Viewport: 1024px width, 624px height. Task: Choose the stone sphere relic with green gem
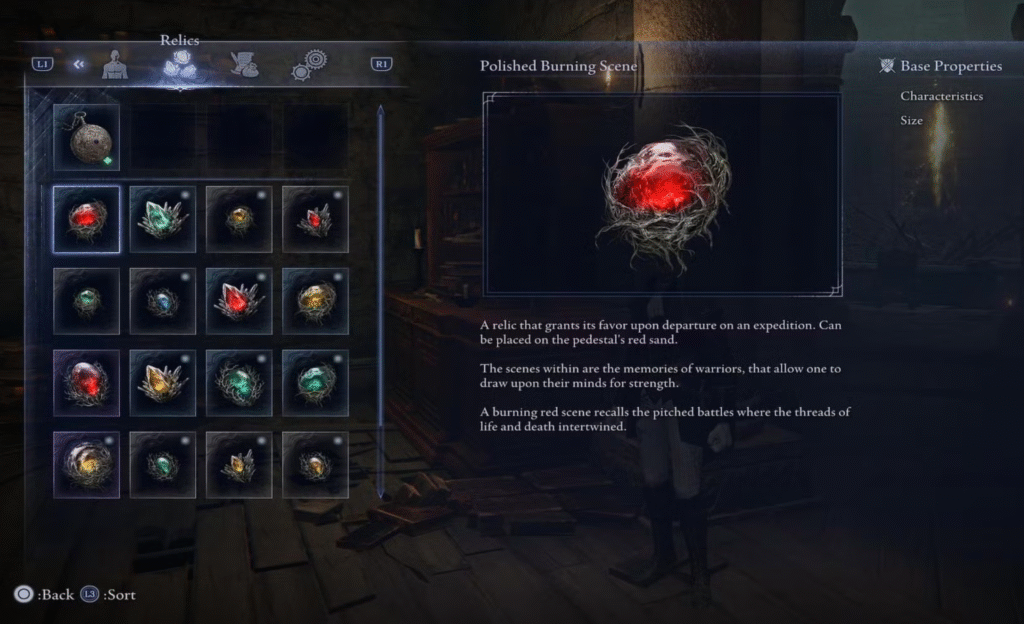click(x=86, y=138)
